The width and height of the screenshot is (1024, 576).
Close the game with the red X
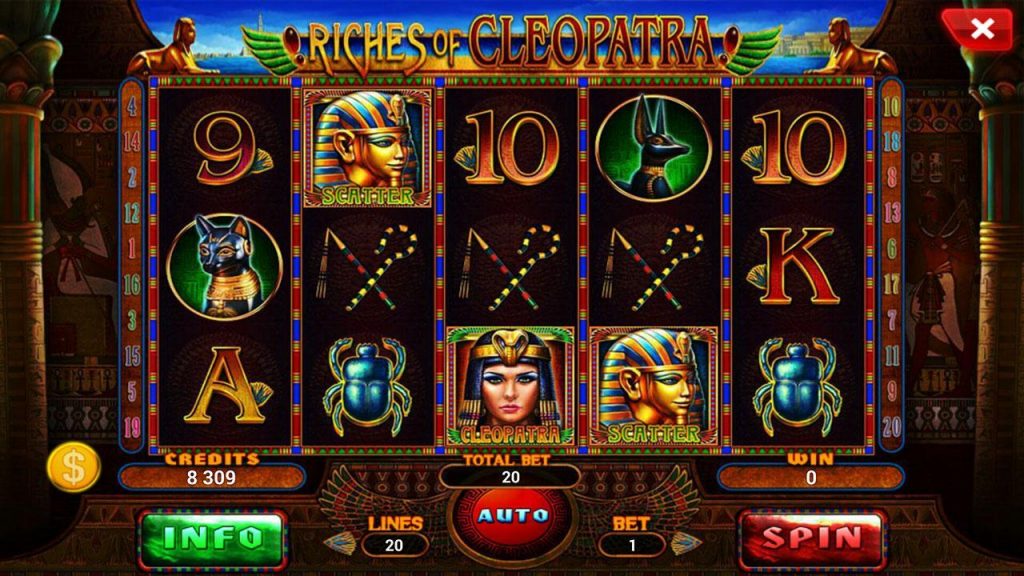pyautogui.click(x=981, y=30)
